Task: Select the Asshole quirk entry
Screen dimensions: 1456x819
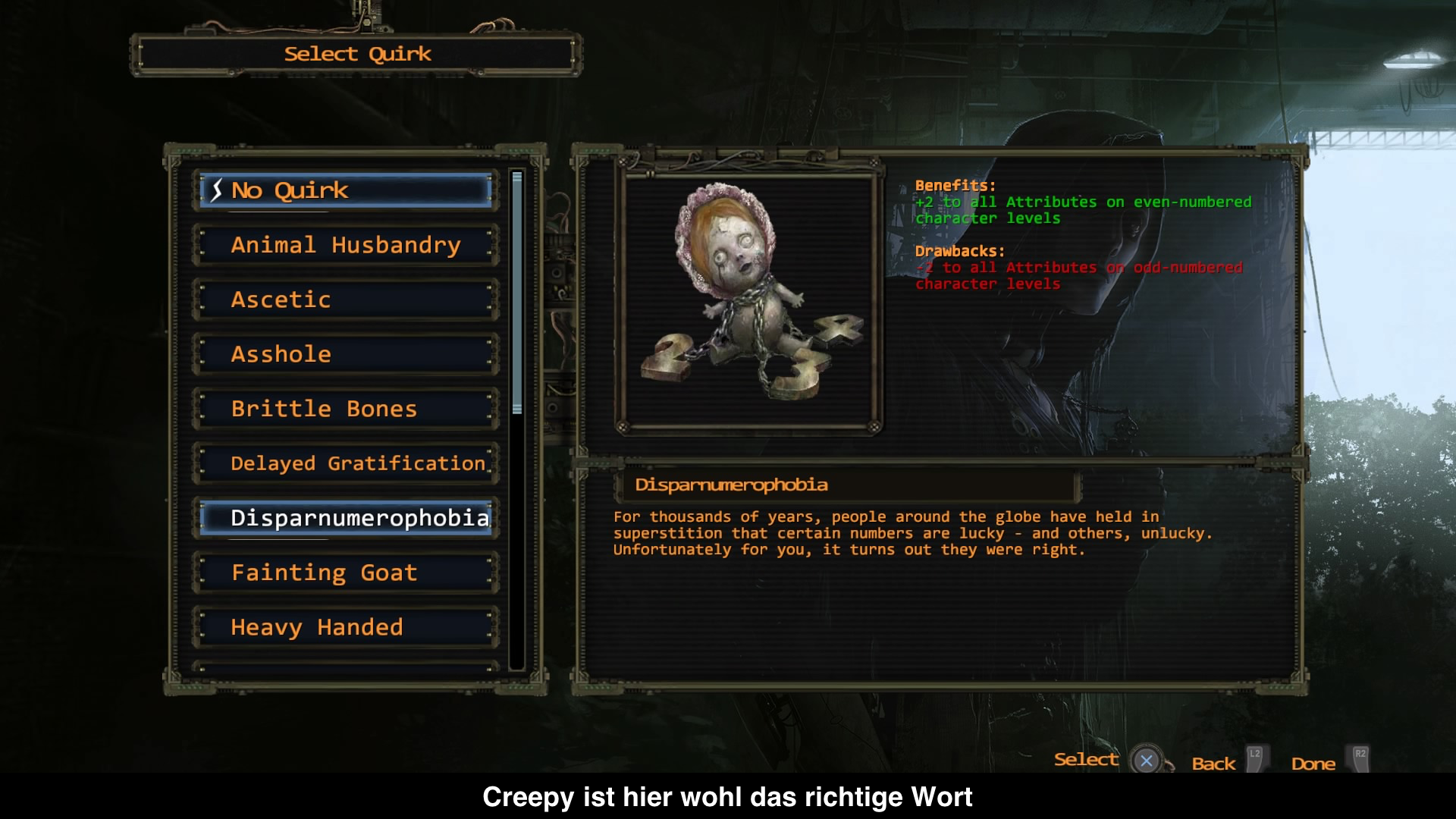Action: point(346,354)
